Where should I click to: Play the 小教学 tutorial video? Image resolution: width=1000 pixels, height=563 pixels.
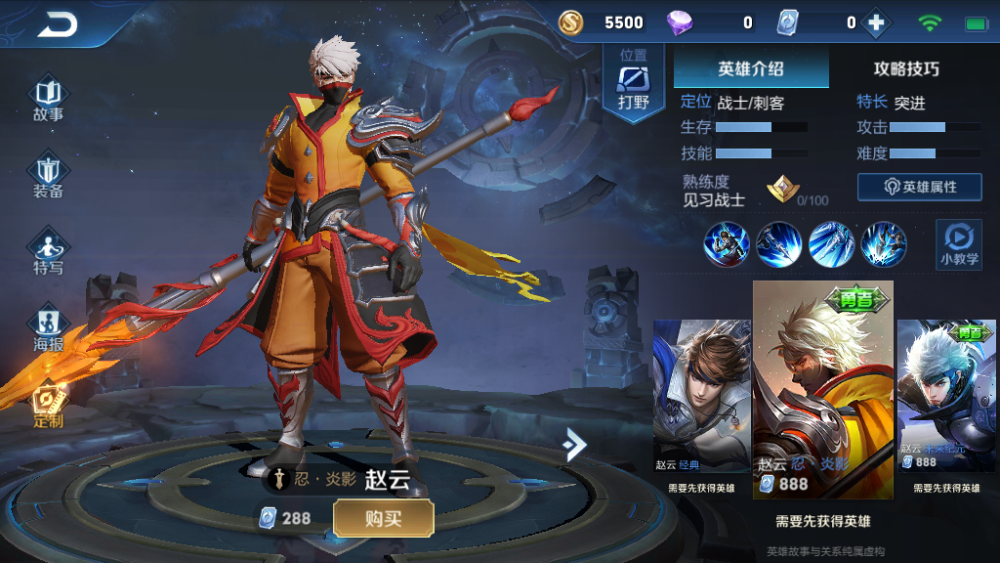(958, 245)
